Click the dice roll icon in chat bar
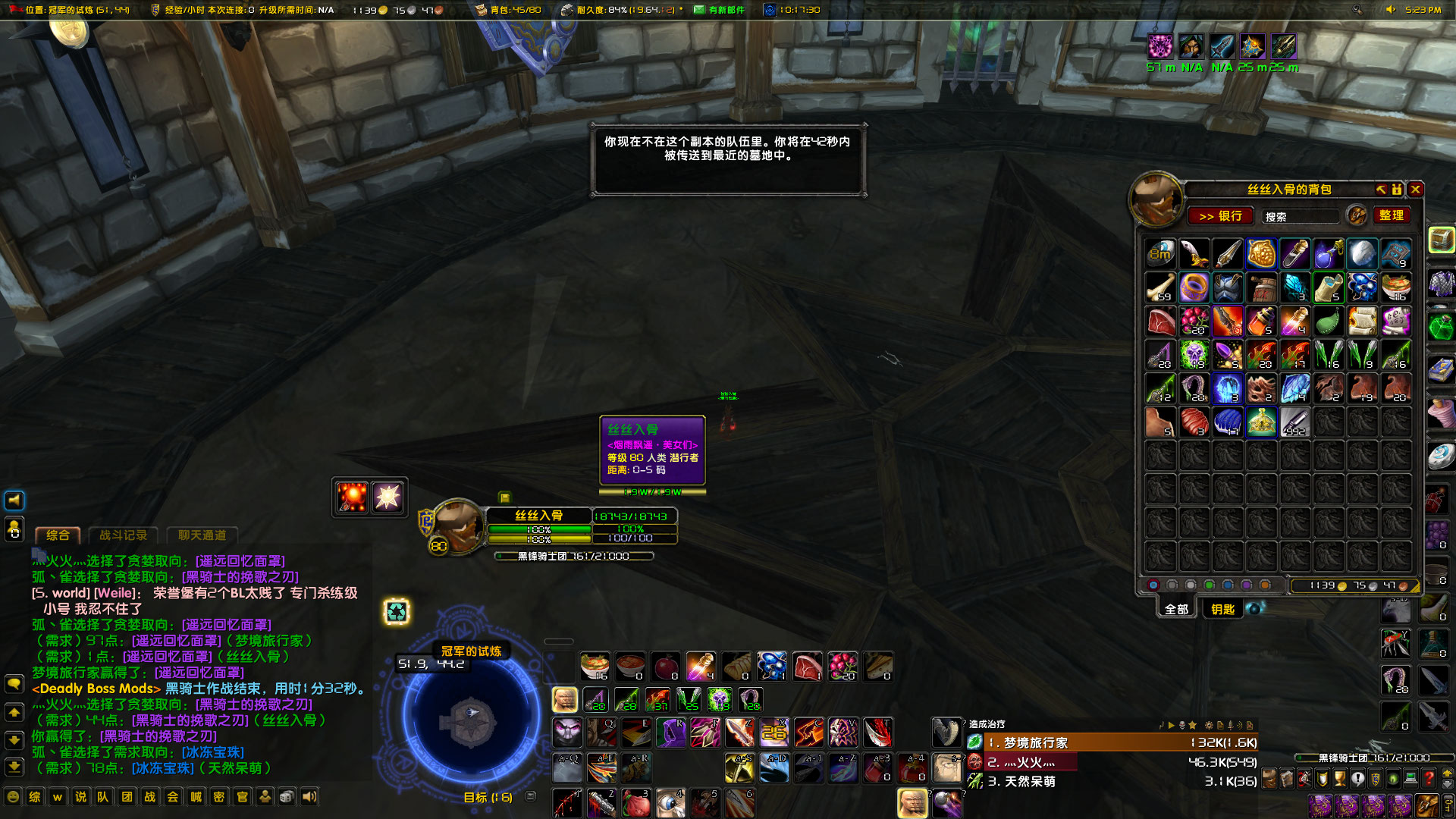The width and height of the screenshot is (1456, 819). (x=287, y=797)
